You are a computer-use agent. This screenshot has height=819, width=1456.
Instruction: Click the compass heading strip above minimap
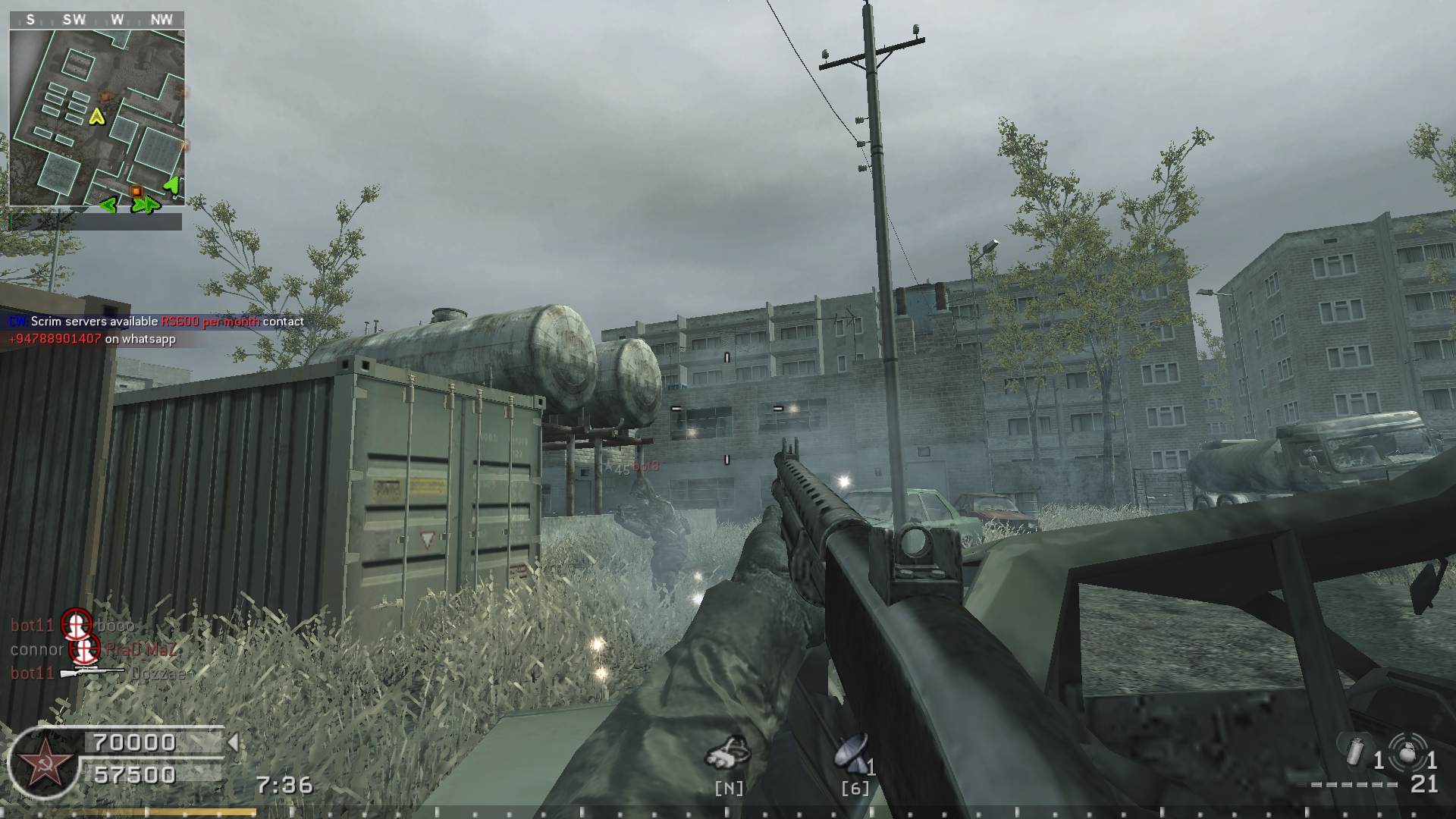96,20
